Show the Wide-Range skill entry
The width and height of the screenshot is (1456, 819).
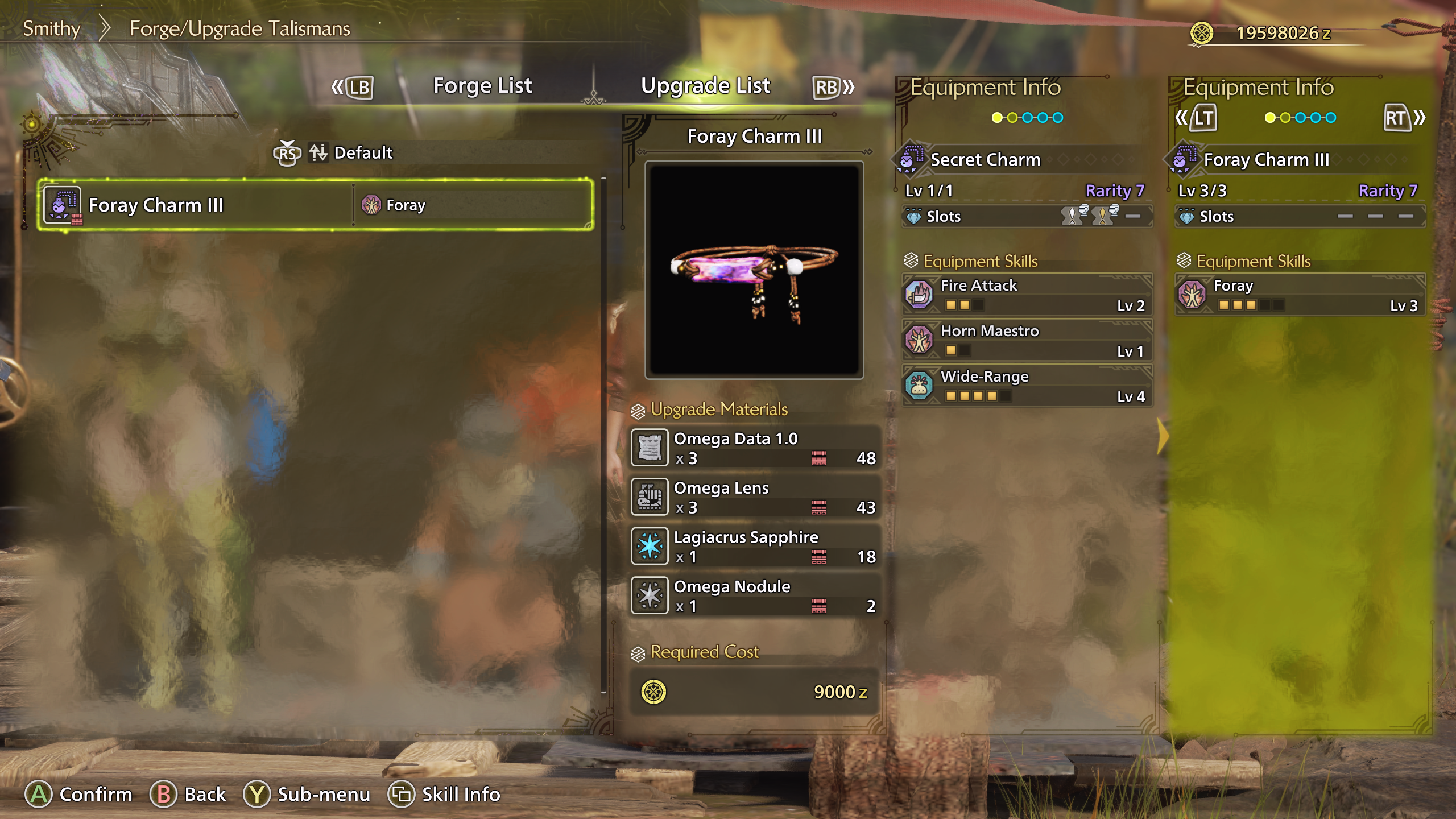coord(1027,386)
